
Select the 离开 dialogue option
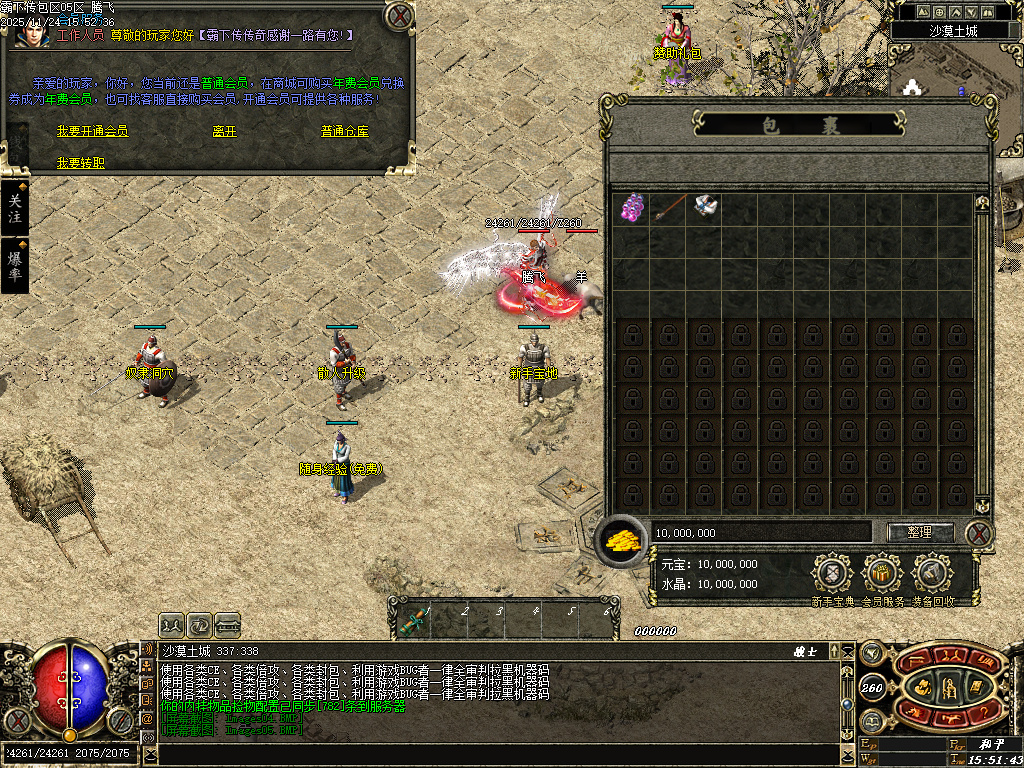tap(224, 131)
